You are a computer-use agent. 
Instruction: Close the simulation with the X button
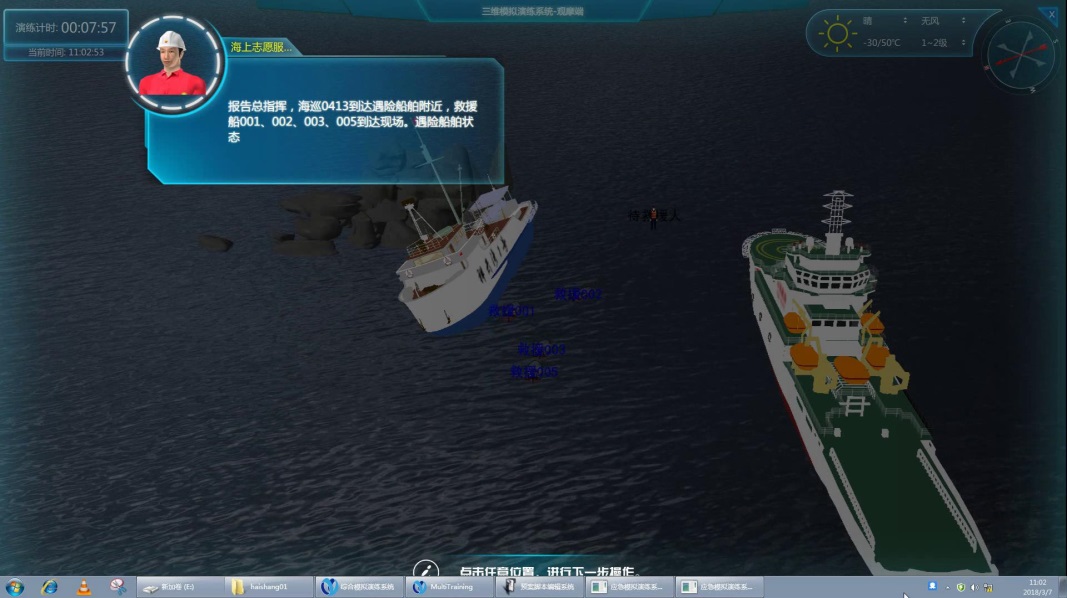pyautogui.click(x=1051, y=15)
